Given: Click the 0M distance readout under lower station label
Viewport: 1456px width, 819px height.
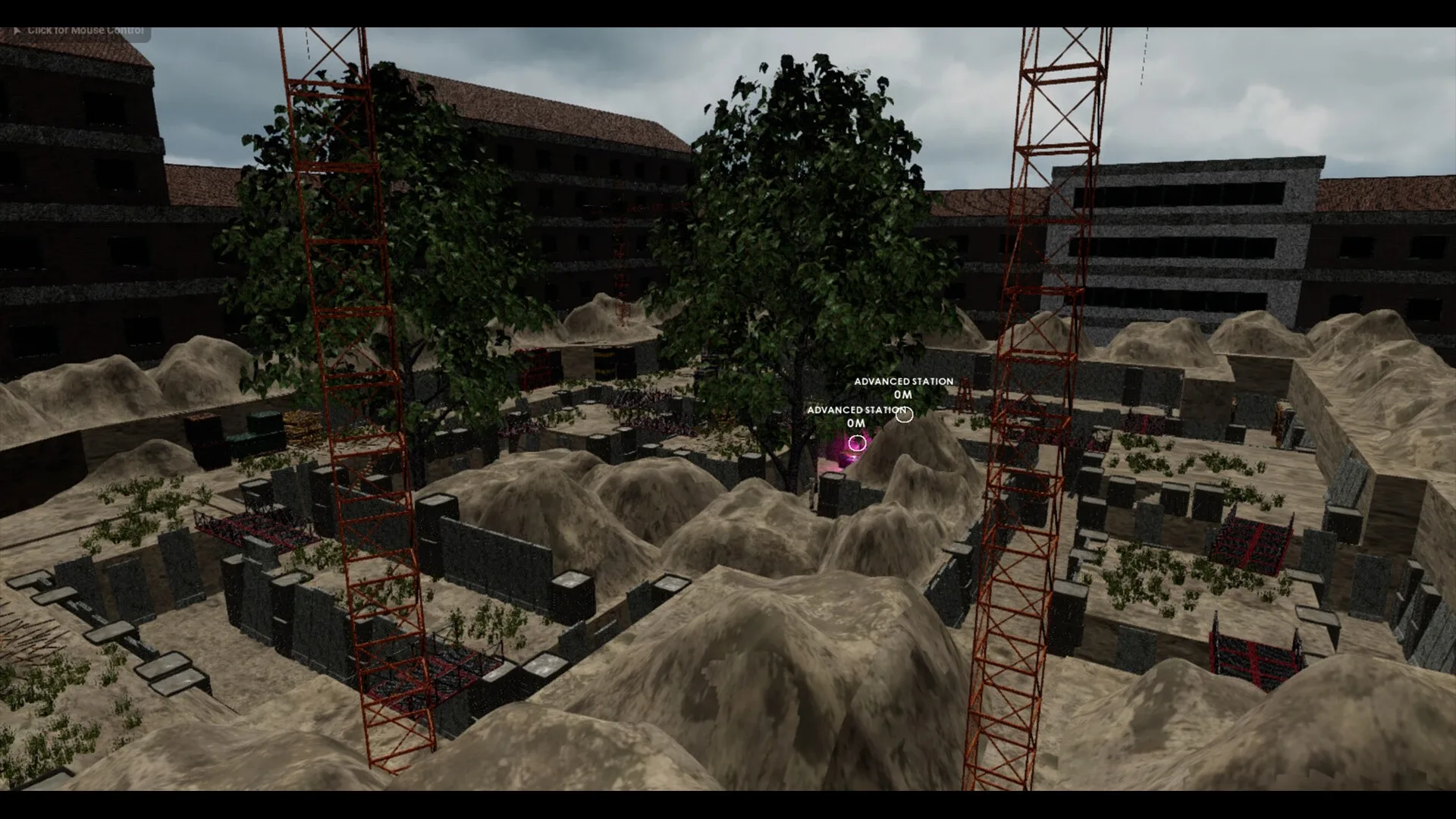Looking at the screenshot, I should coord(855,422).
